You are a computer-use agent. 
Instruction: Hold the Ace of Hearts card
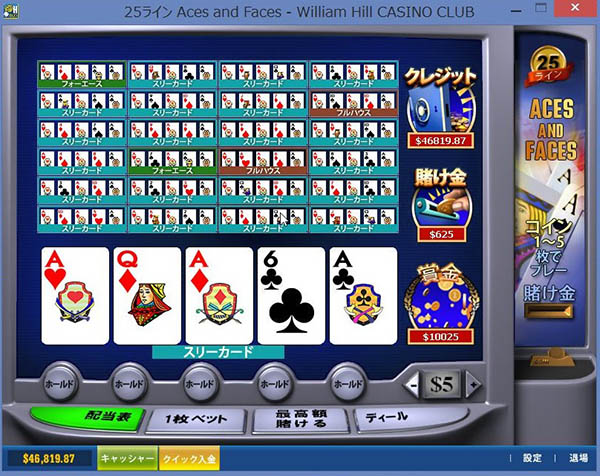(x=74, y=295)
